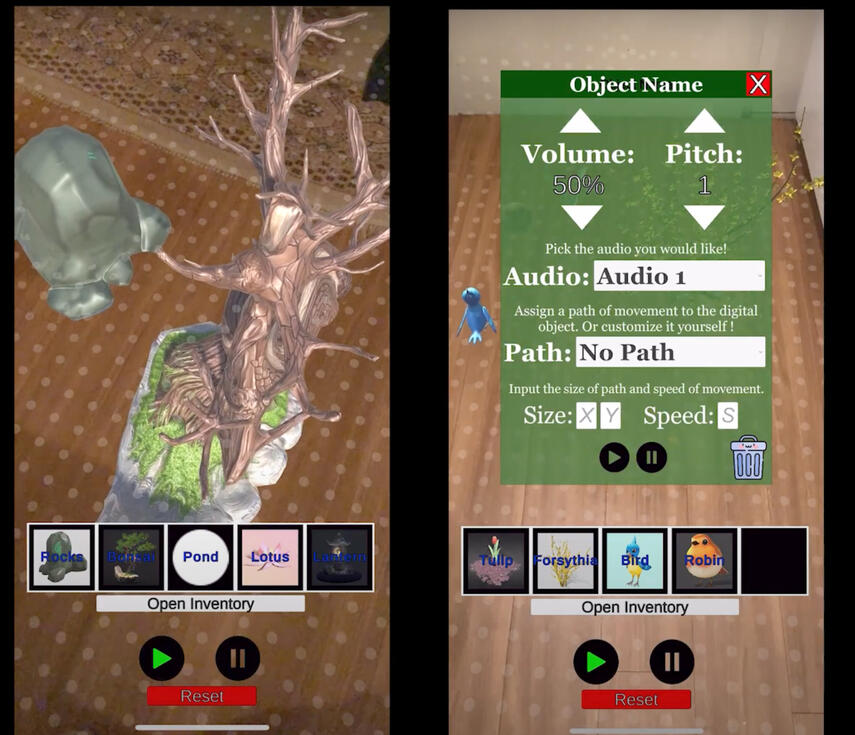
Task: Lower the Volume with the down arrow
Action: click(580, 216)
